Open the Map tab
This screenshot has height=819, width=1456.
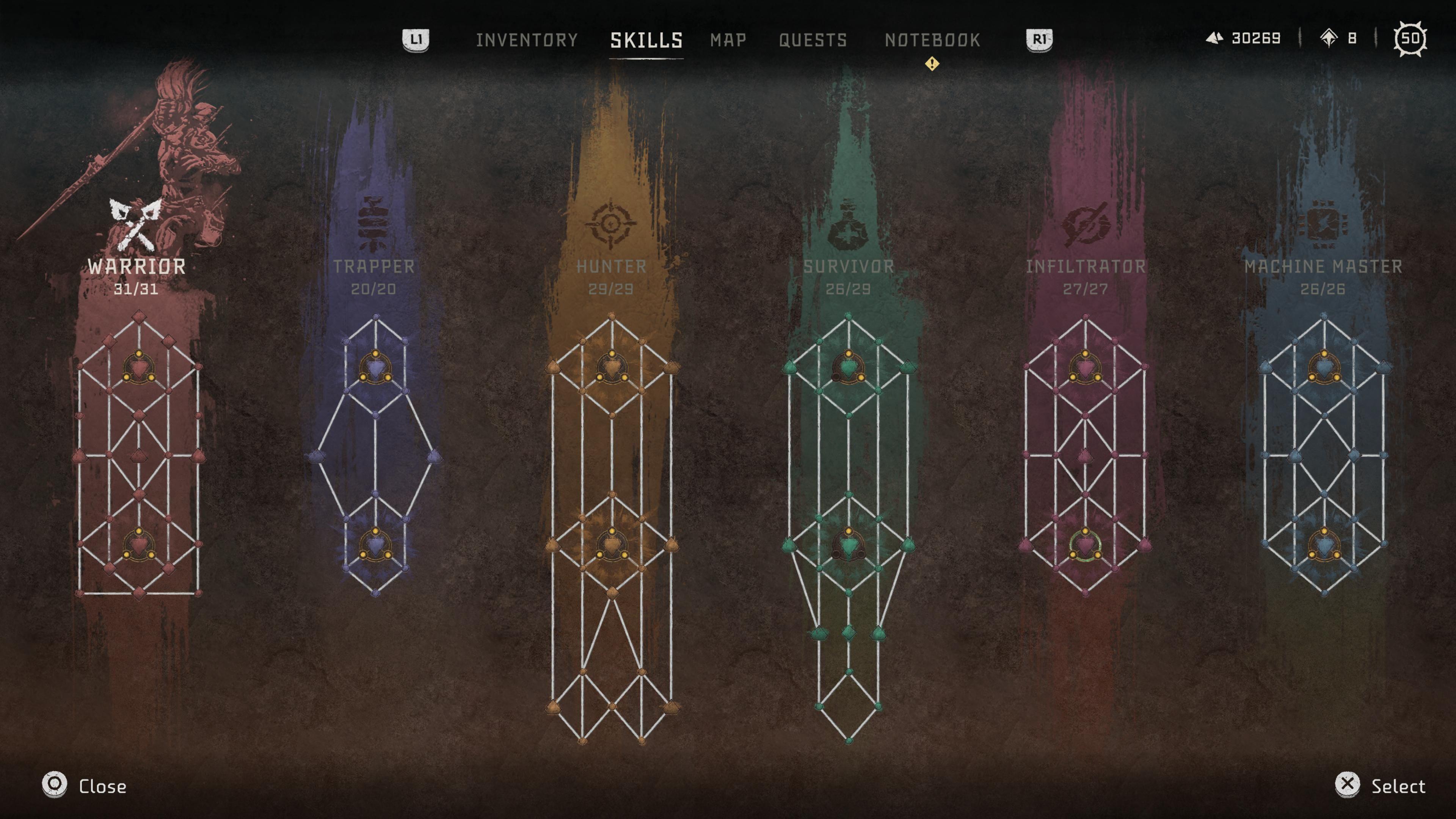[x=728, y=40]
